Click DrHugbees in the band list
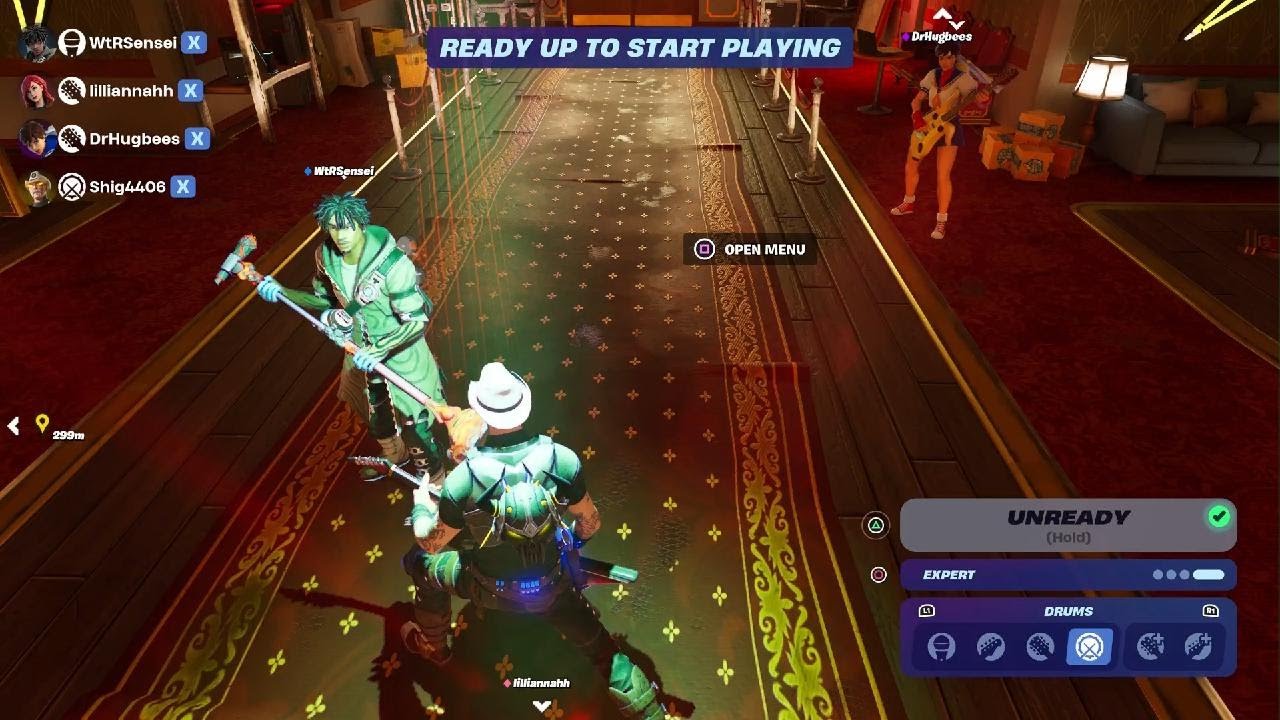The width and height of the screenshot is (1280, 720). tap(134, 139)
